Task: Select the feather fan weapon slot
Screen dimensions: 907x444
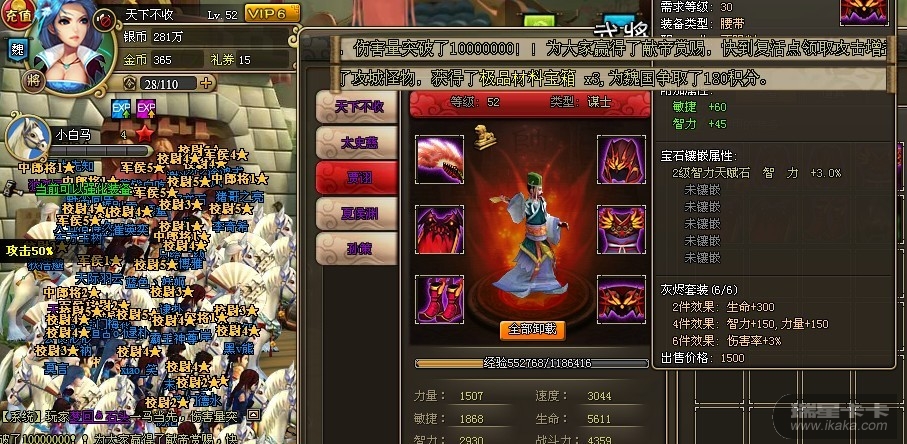Action: click(439, 157)
